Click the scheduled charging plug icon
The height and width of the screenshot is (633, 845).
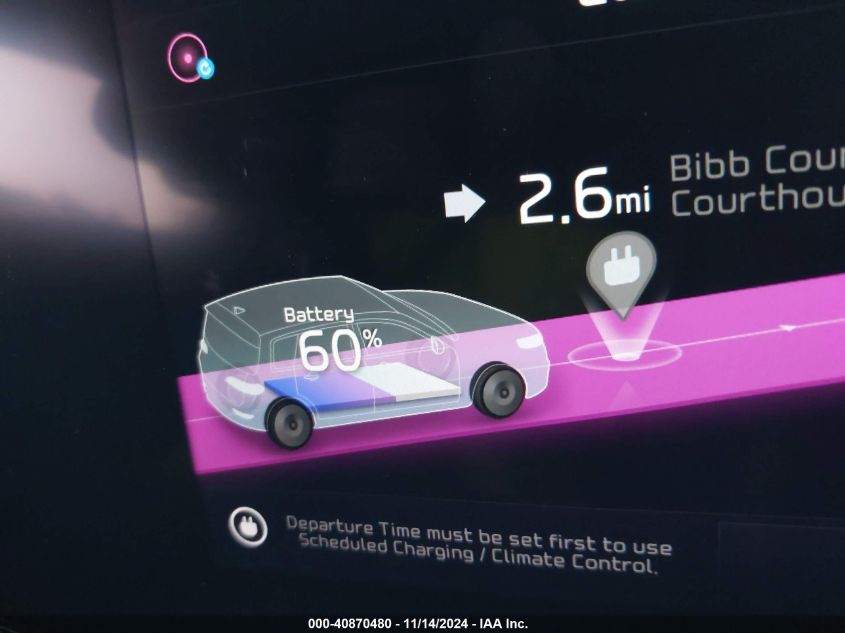(x=247, y=526)
